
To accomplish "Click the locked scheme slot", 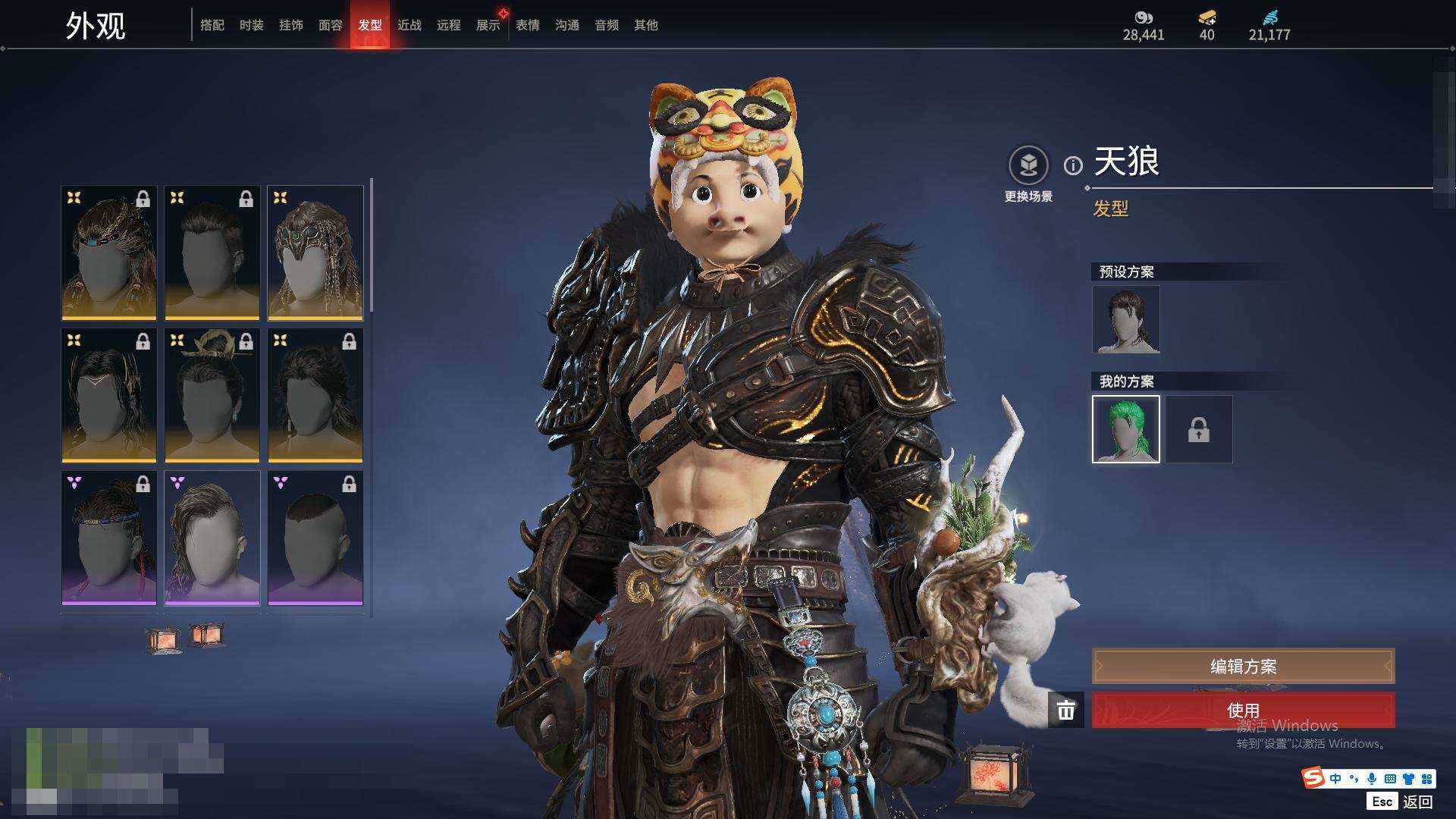I will click(1199, 429).
